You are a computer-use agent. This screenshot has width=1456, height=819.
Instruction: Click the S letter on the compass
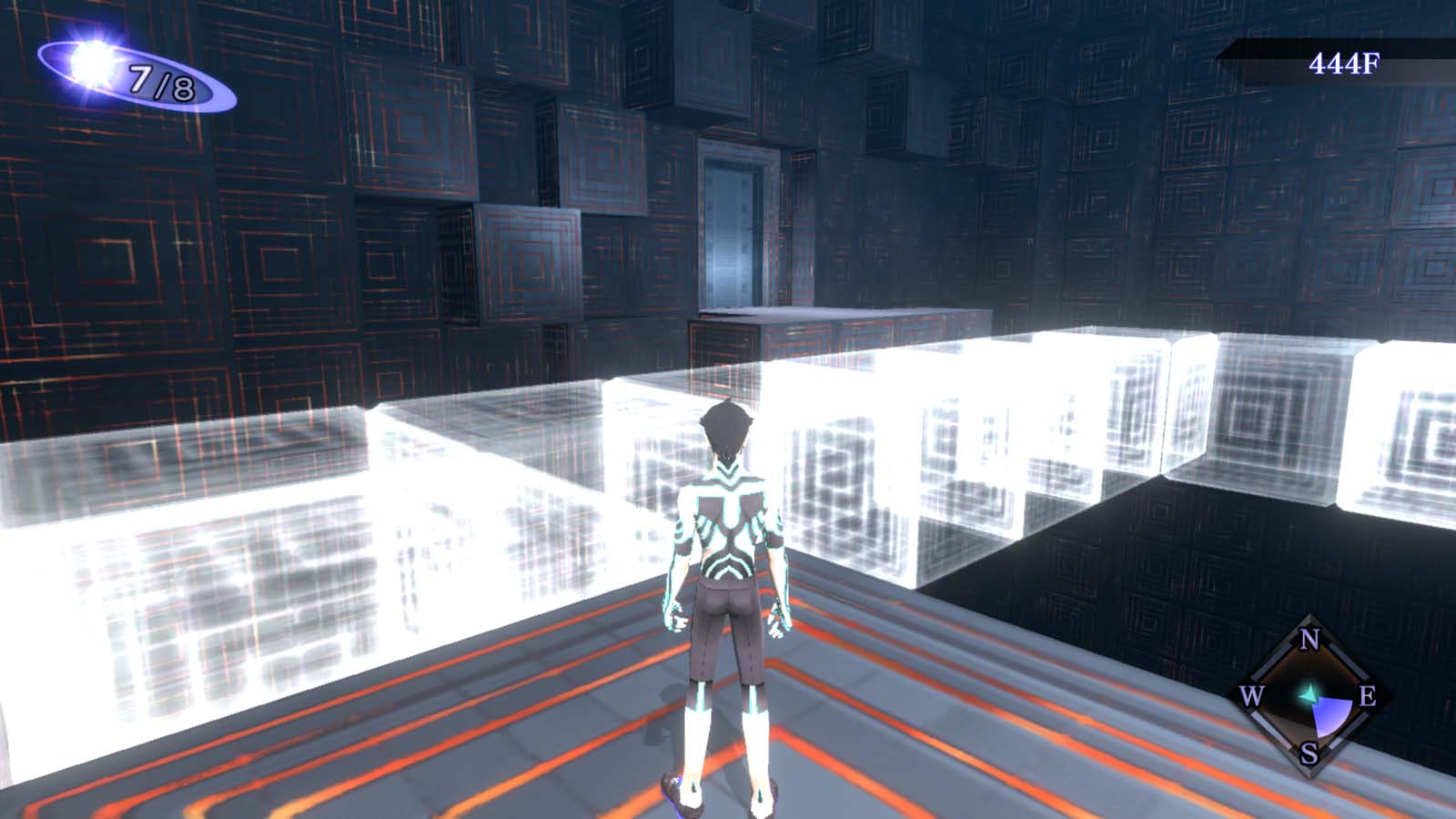pos(1308,753)
